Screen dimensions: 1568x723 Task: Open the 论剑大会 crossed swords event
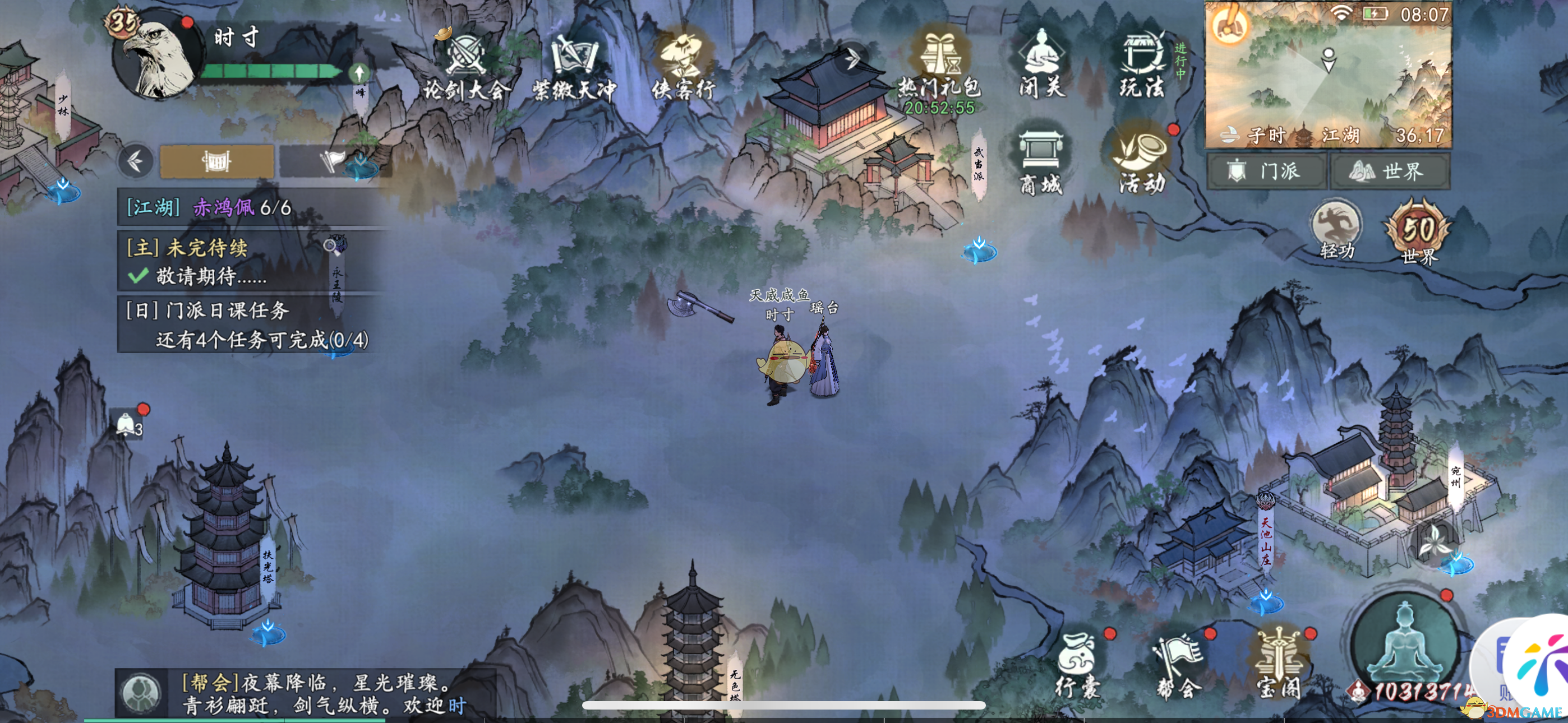(x=465, y=66)
